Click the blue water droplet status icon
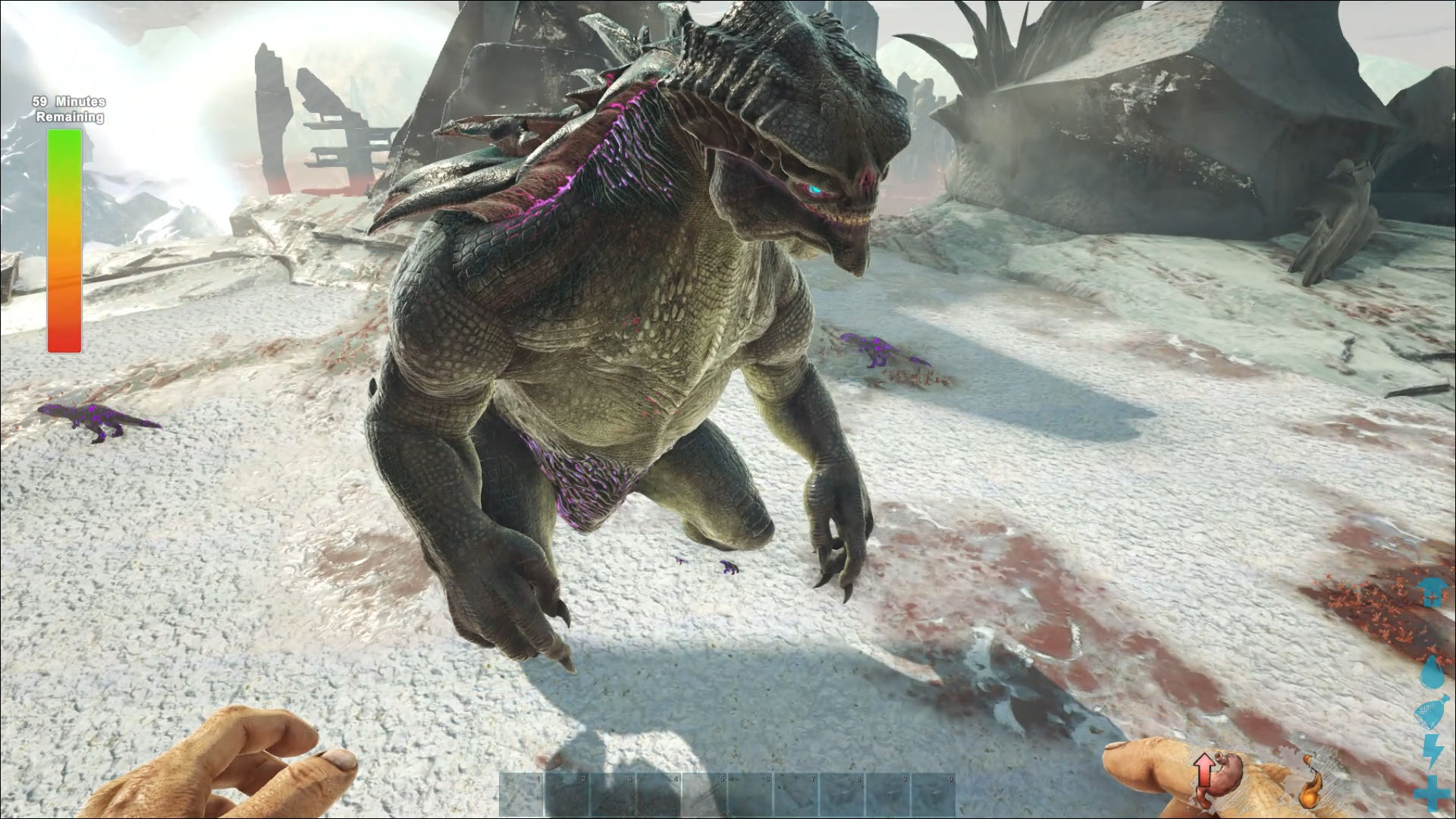Viewport: 1456px width, 819px height. [1434, 672]
